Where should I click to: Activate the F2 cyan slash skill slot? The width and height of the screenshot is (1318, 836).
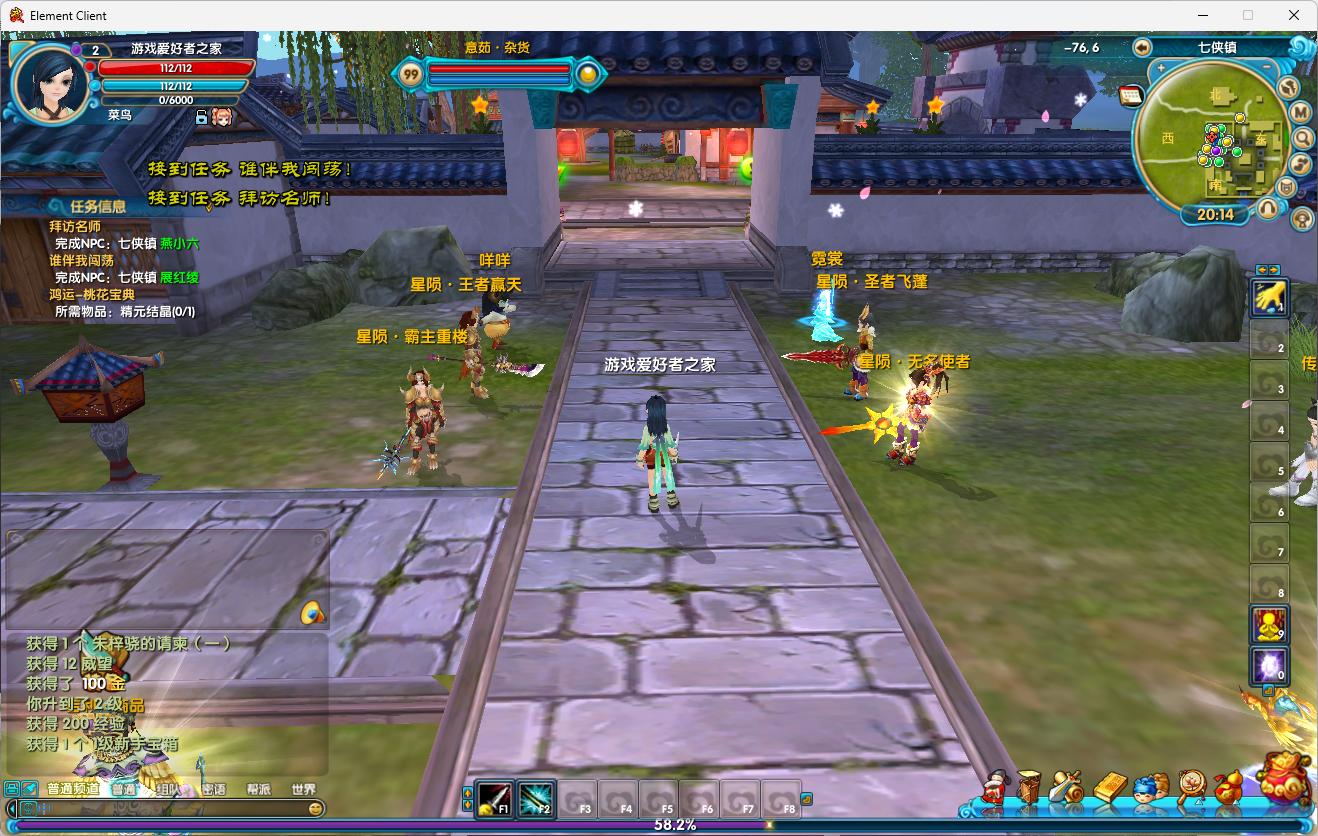click(536, 799)
